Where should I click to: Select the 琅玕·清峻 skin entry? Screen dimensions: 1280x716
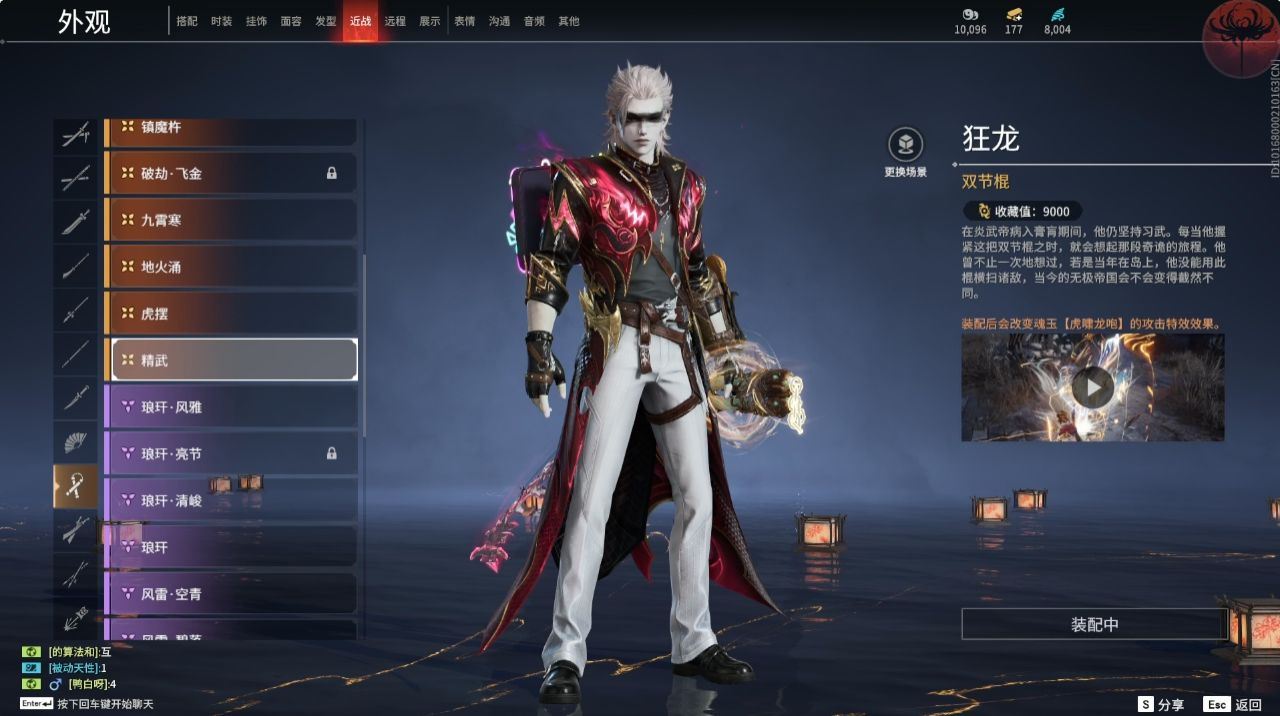pos(231,500)
